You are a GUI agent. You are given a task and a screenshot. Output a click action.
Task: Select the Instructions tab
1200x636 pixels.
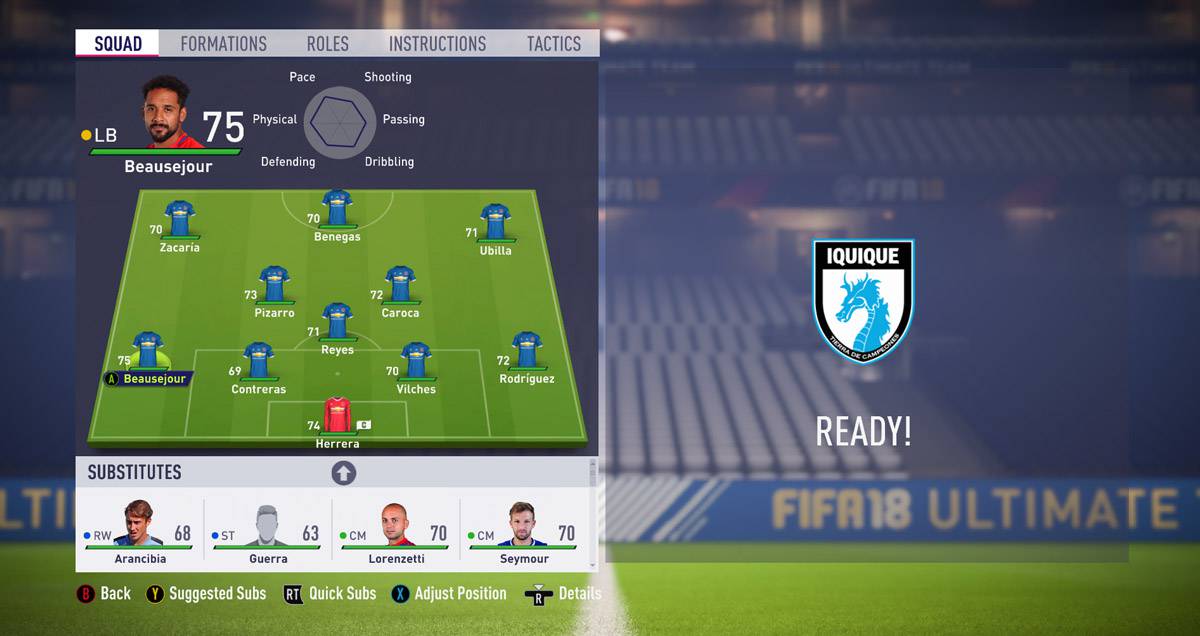(x=437, y=44)
